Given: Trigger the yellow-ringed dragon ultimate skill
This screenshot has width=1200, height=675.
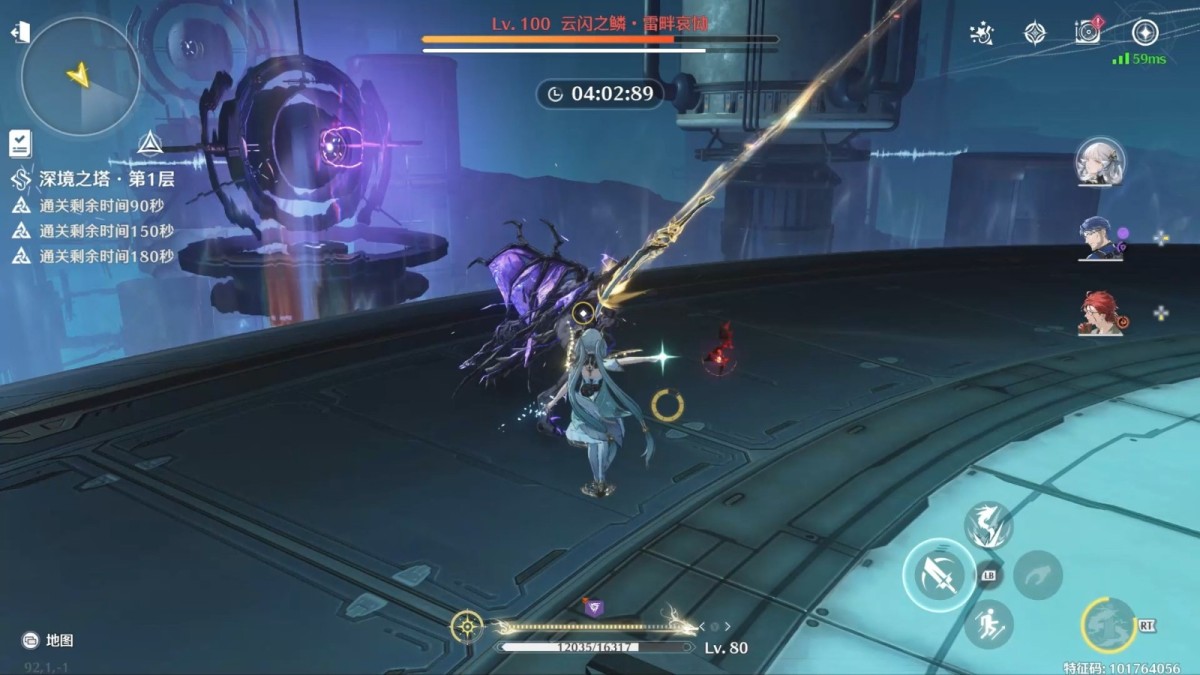Looking at the screenshot, I should pos(1108,624).
